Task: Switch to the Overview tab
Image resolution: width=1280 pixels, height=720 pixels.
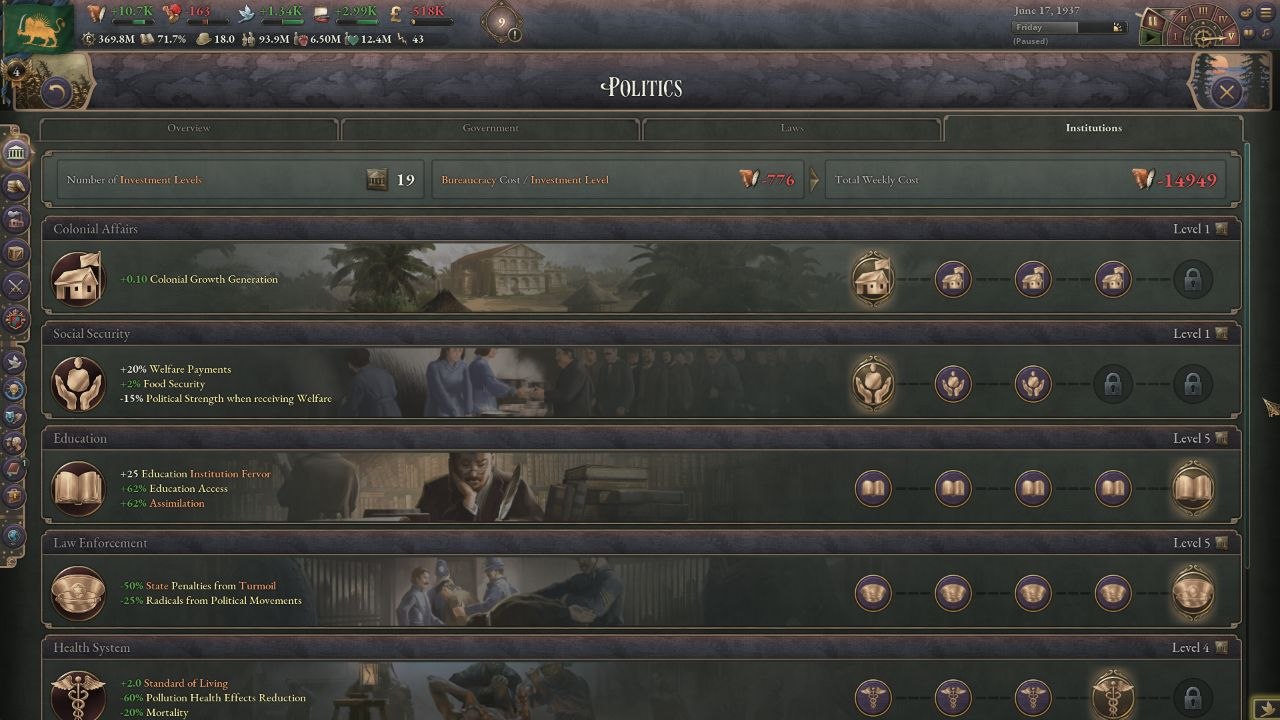Action: click(189, 128)
